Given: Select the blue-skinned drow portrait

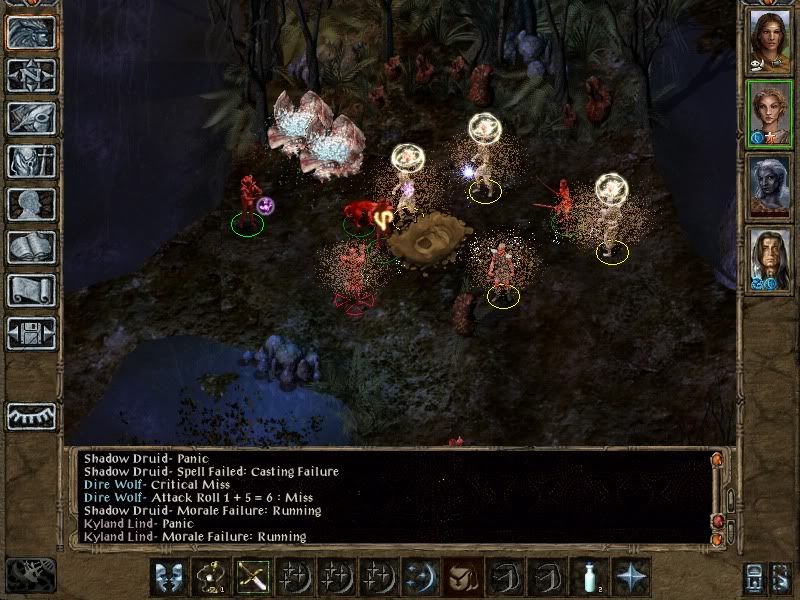Looking at the screenshot, I should [x=769, y=188].
